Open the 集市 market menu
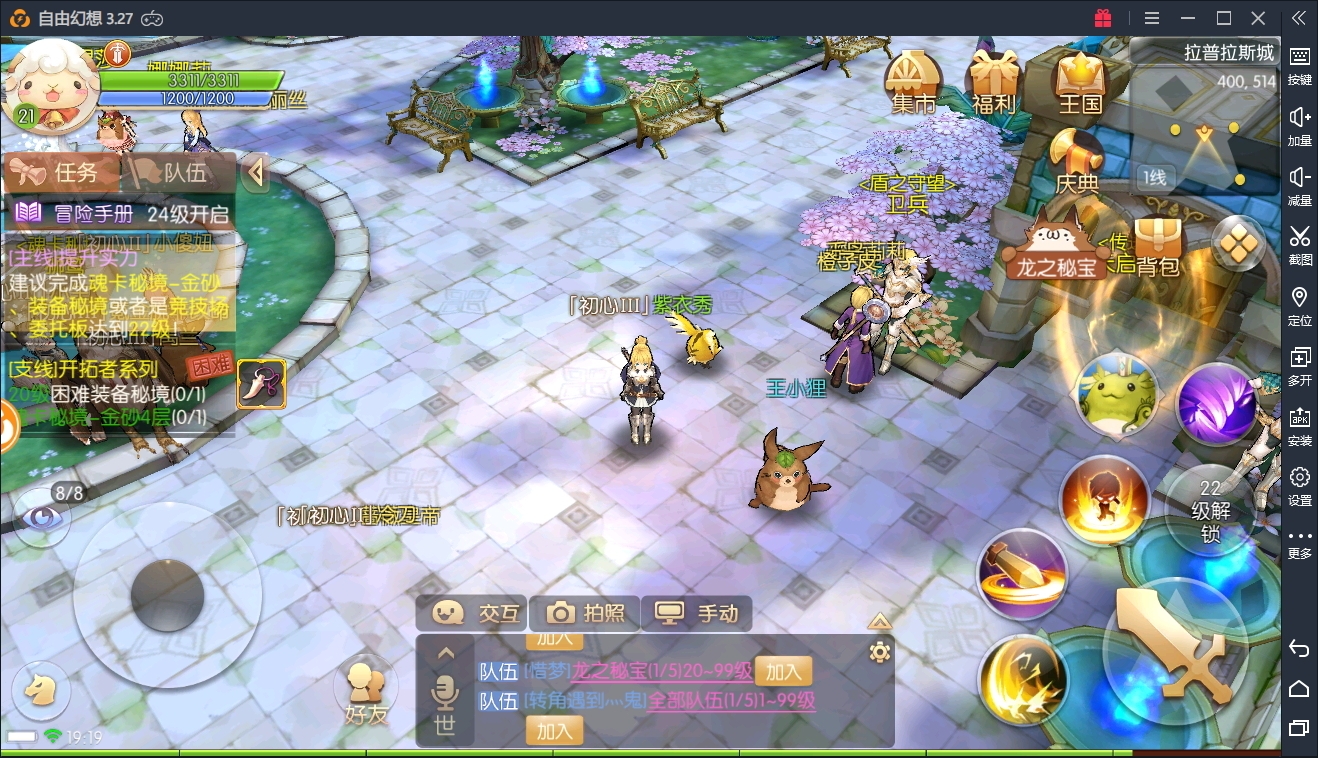Image resolution: width=1318 pixels, height=758 pixels. [913, 82]
